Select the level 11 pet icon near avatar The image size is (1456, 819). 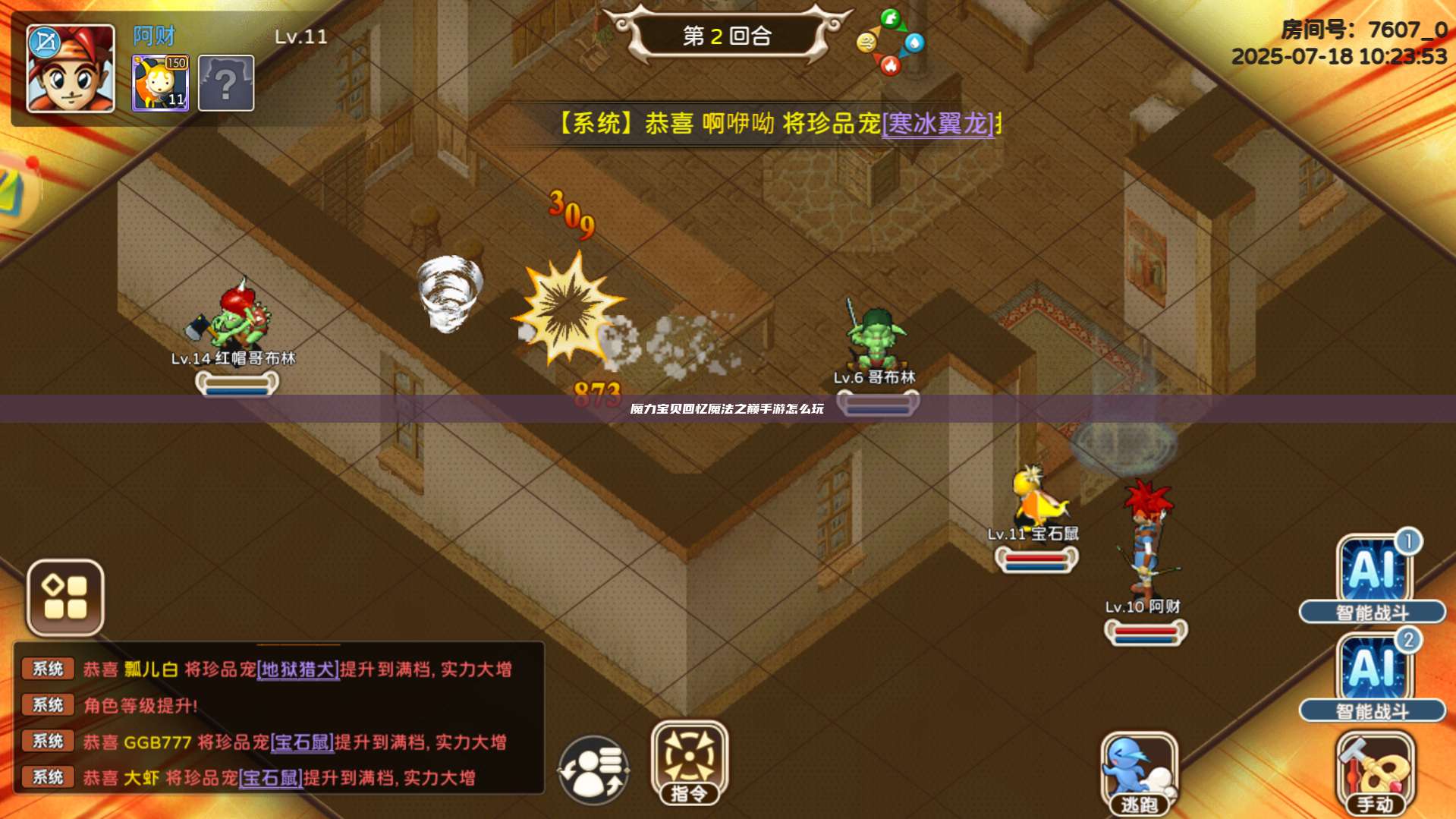click(161, 82)
